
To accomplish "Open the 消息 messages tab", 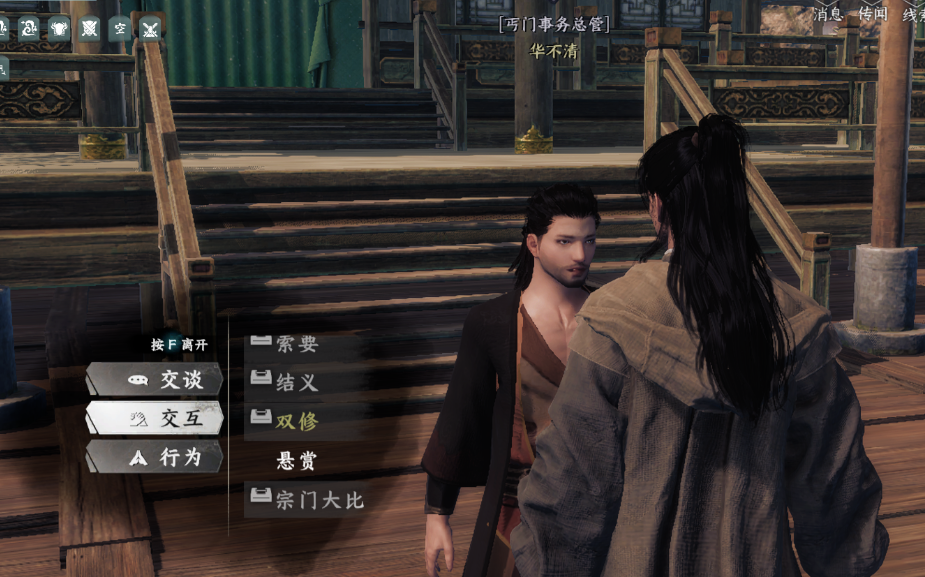I will (827, 14).
